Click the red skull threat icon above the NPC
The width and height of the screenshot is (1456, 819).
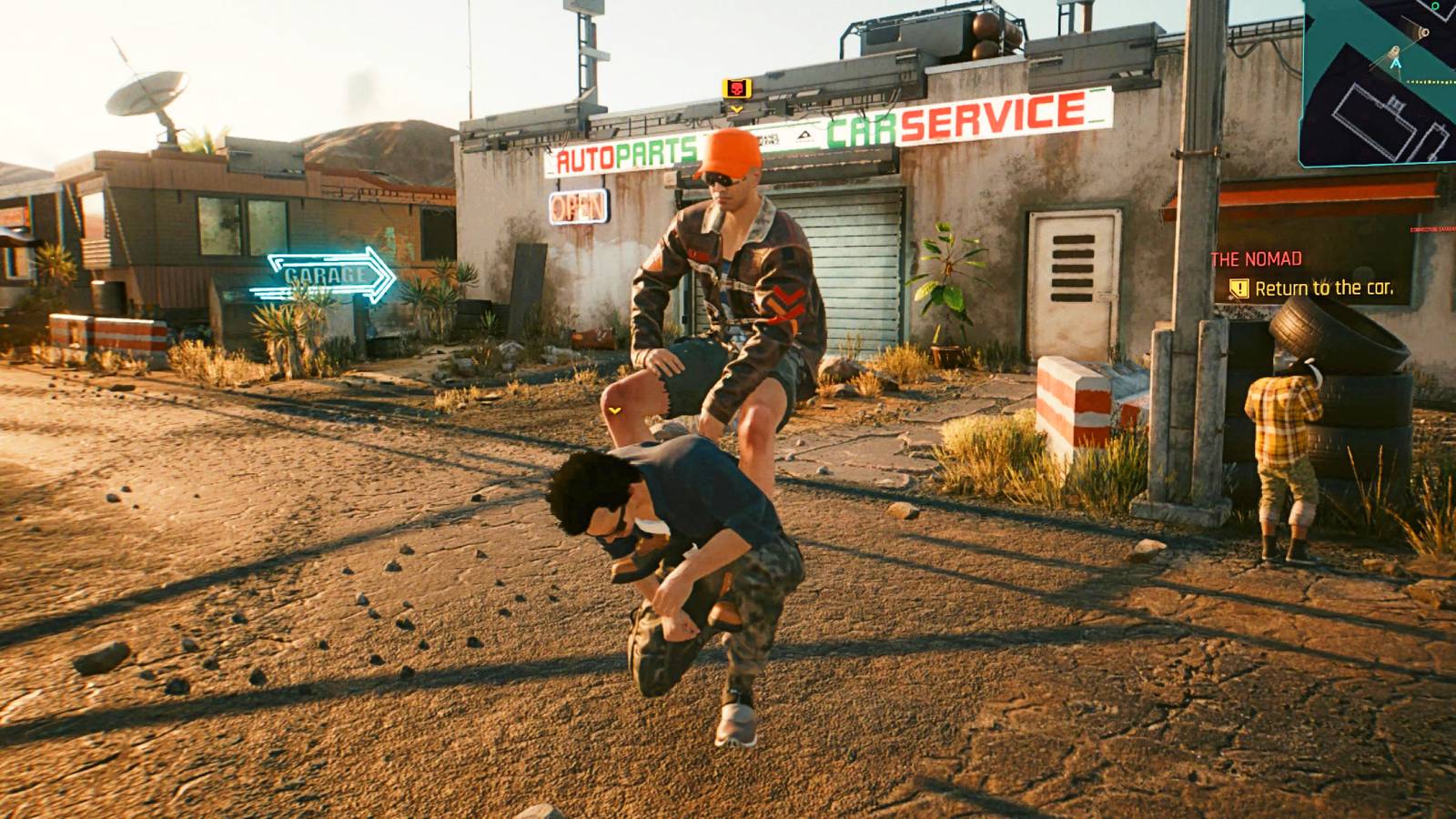tap(737, 88)
